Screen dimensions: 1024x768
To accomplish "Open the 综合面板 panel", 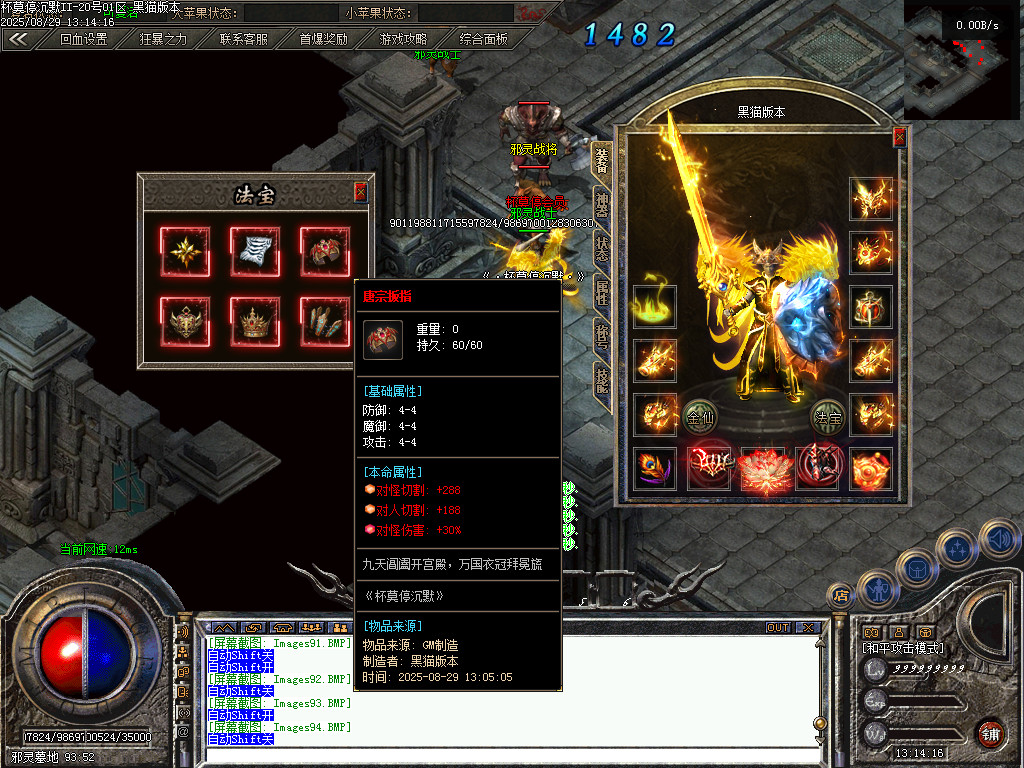I will [483, 39].
